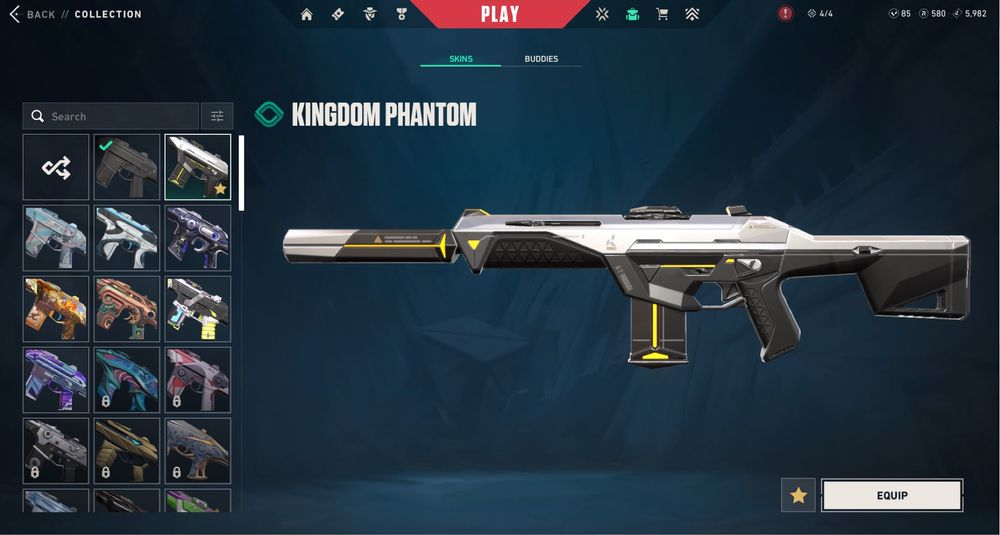Open the skin filter options
The image size is (1000, 535).
pos(216,116)
